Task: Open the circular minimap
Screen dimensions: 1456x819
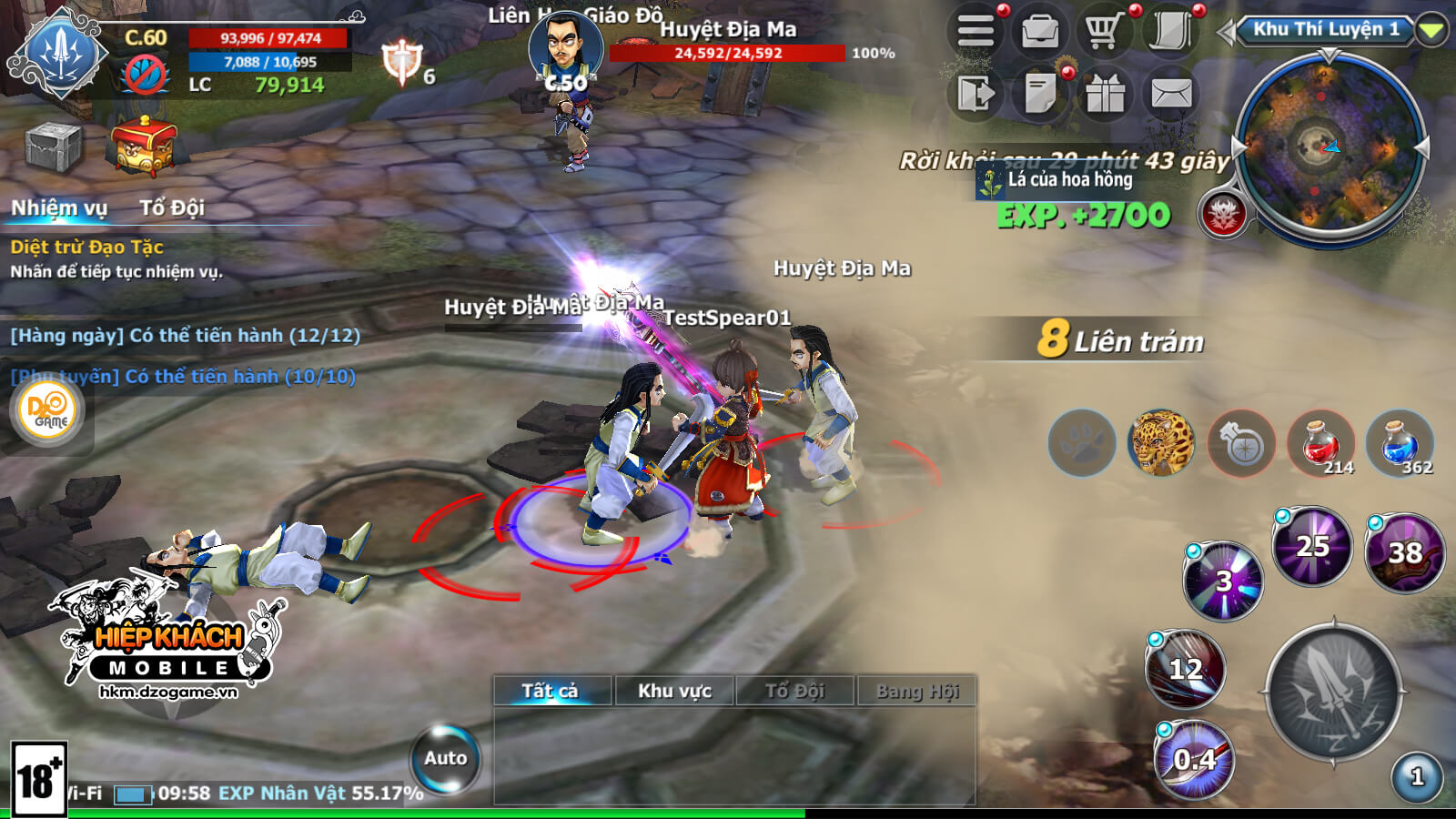Action: [1330, 148]
